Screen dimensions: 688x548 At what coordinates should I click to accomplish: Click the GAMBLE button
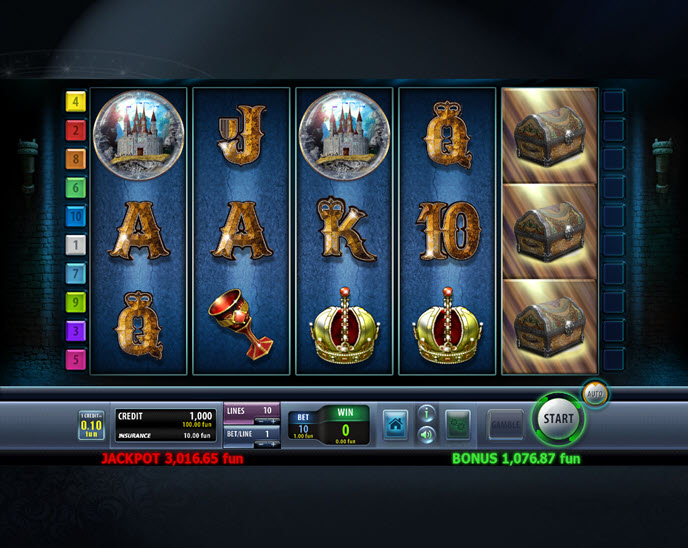[505, 425]
